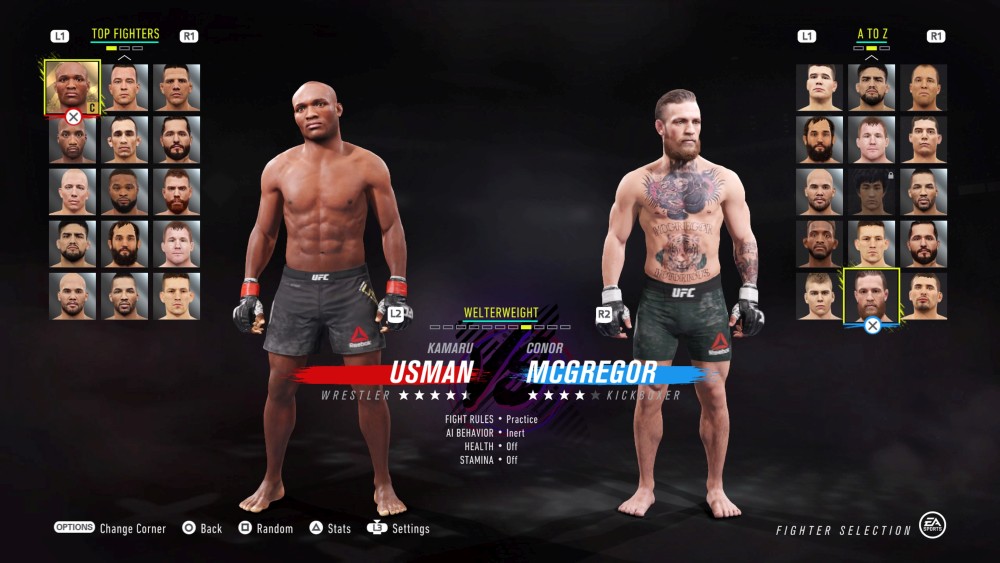This screenshot has height=563, width=1000.
Task: Switch to the A to Z roster tab
Action: pos(872,34)
